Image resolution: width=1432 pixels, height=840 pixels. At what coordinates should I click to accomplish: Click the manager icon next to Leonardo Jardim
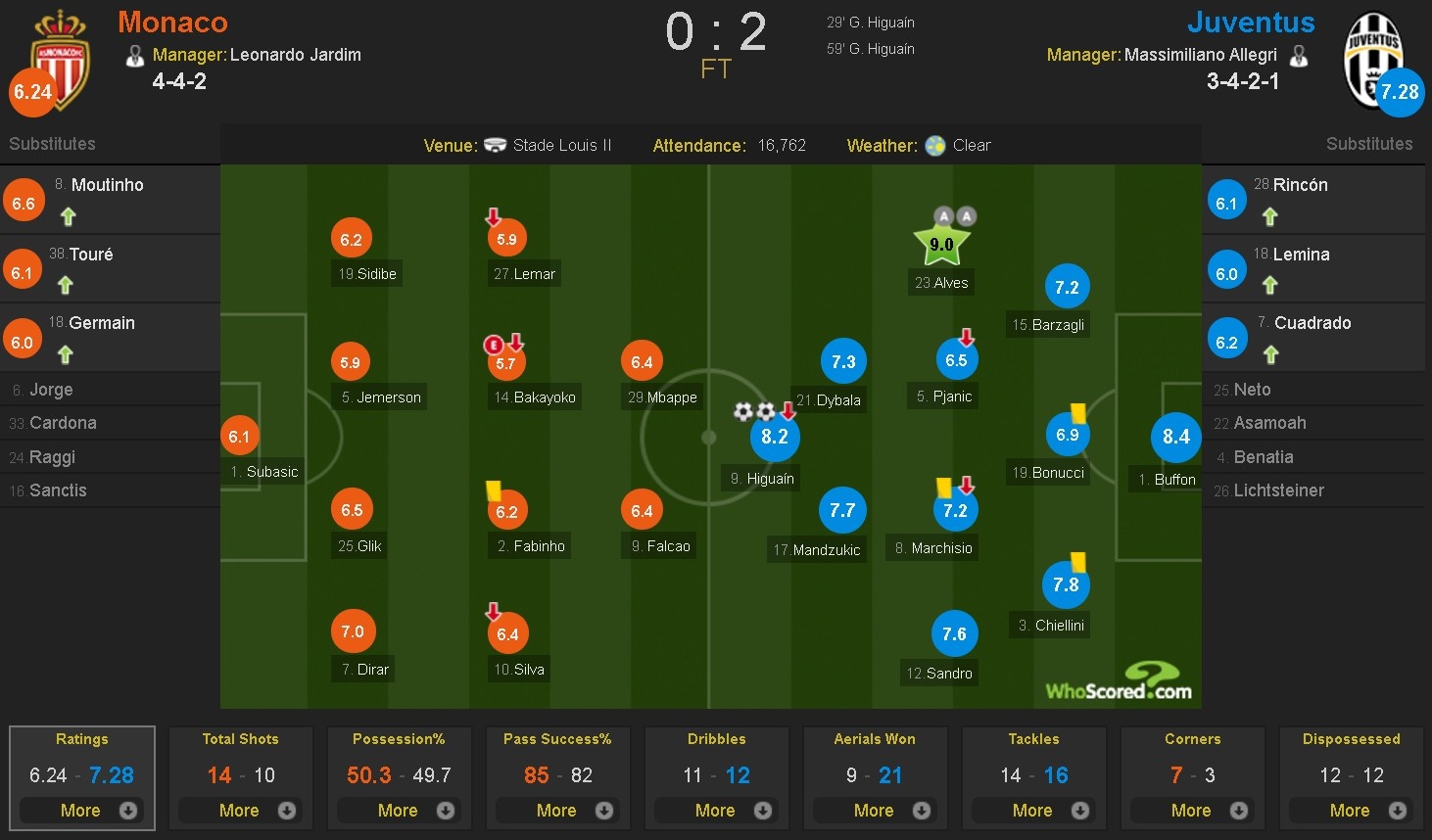click(134, 55)
